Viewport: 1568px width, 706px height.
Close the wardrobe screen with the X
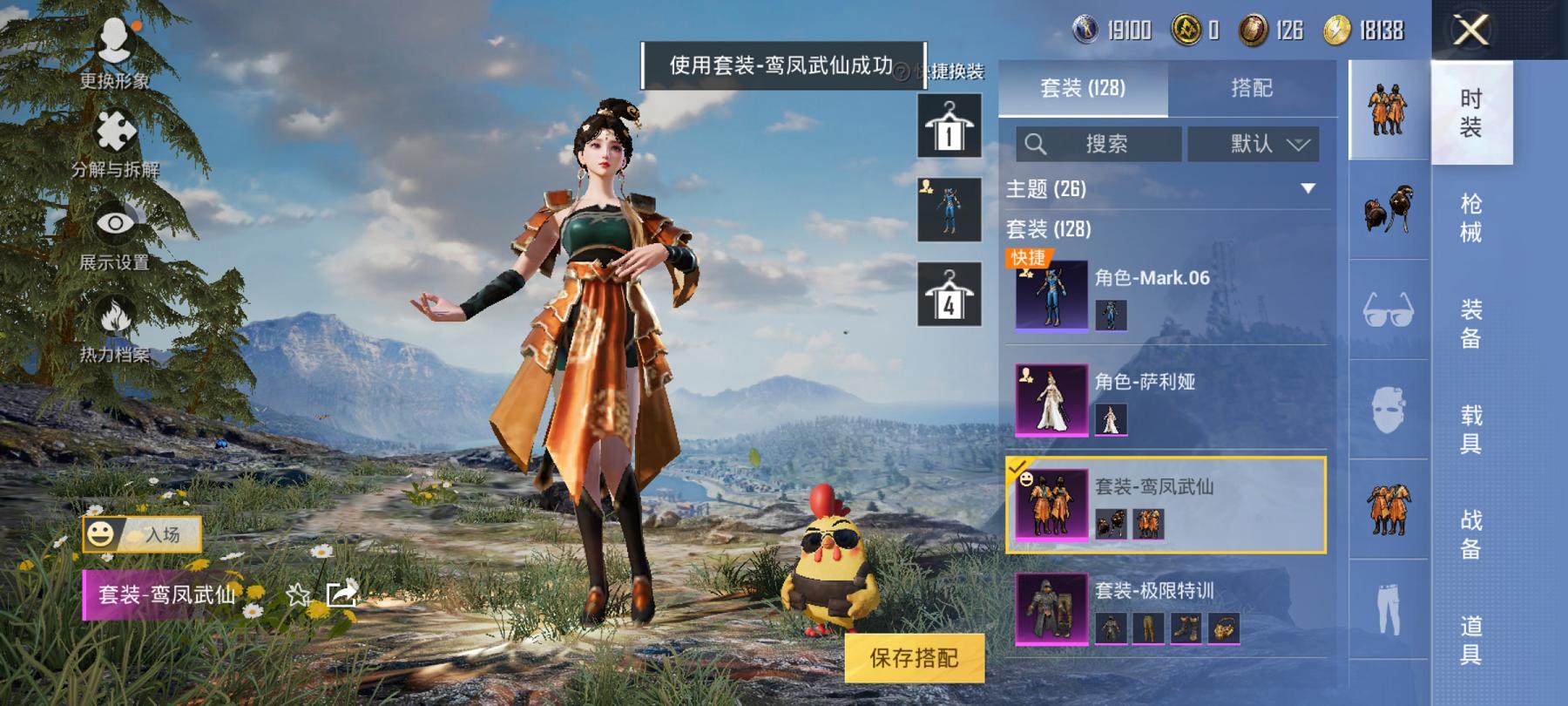click(1470, 31)
